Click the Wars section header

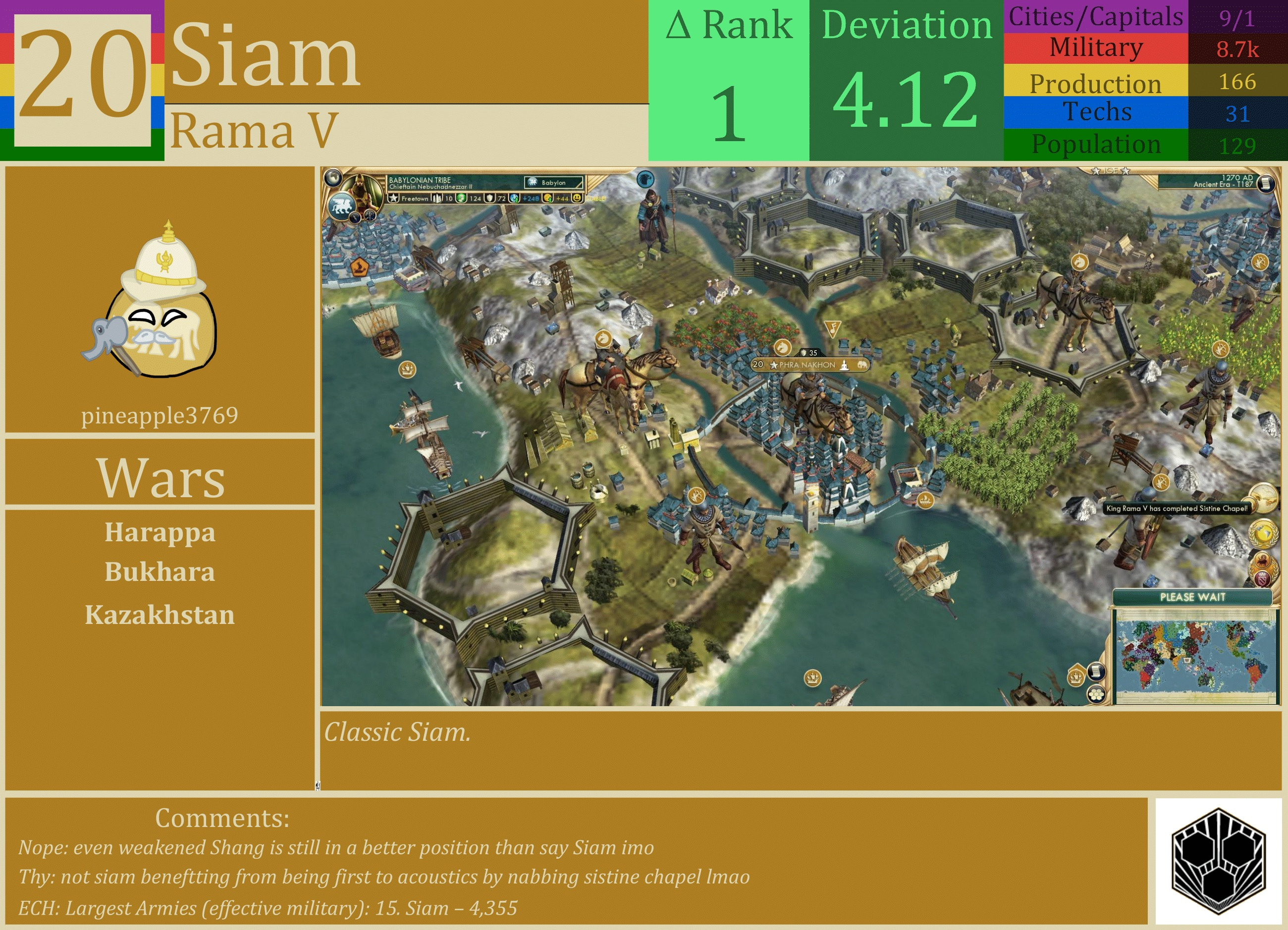click(161, 477)
